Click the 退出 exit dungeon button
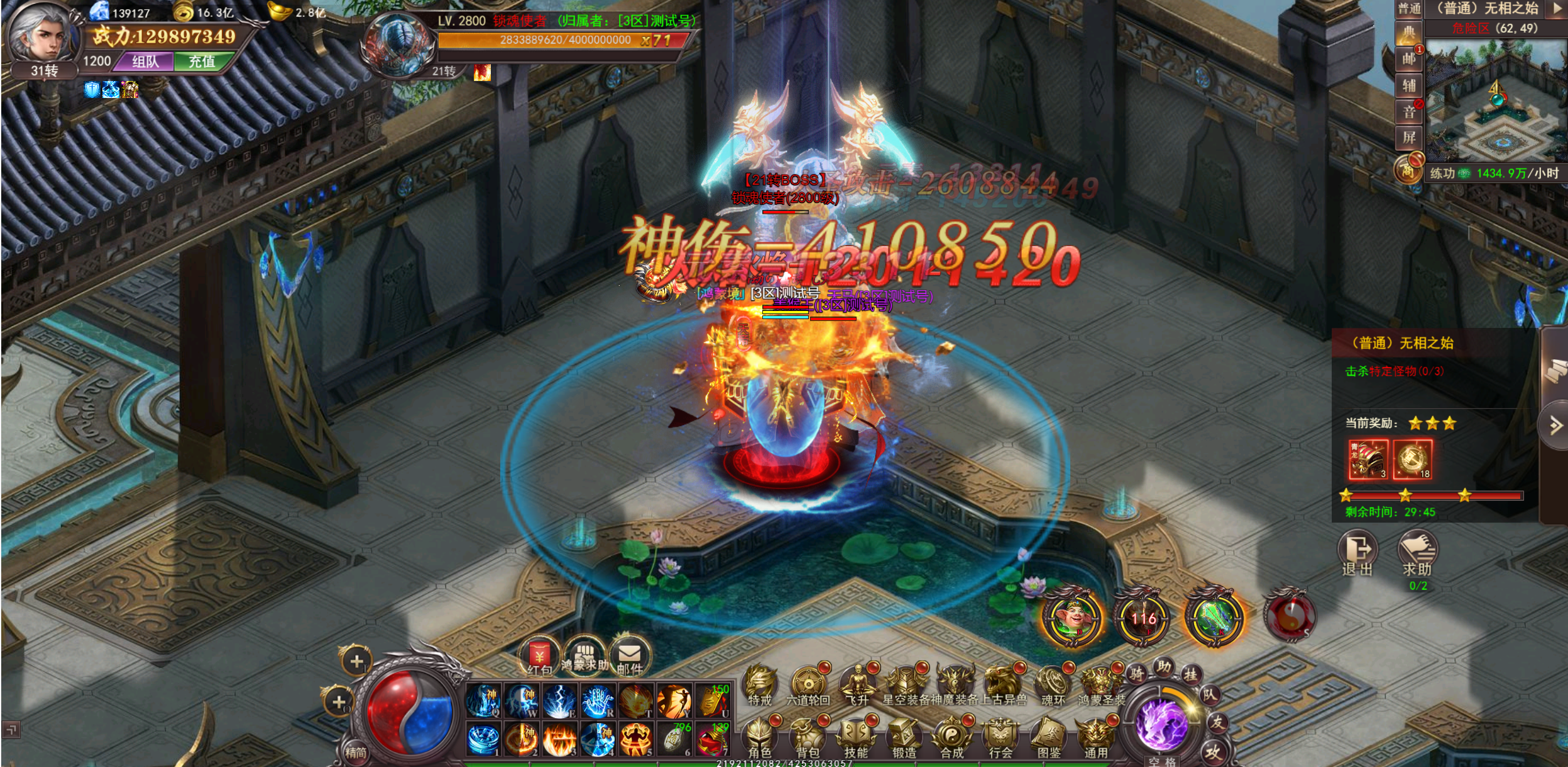The width and height of the screenshot is (1568, 767). (1357, 552)
